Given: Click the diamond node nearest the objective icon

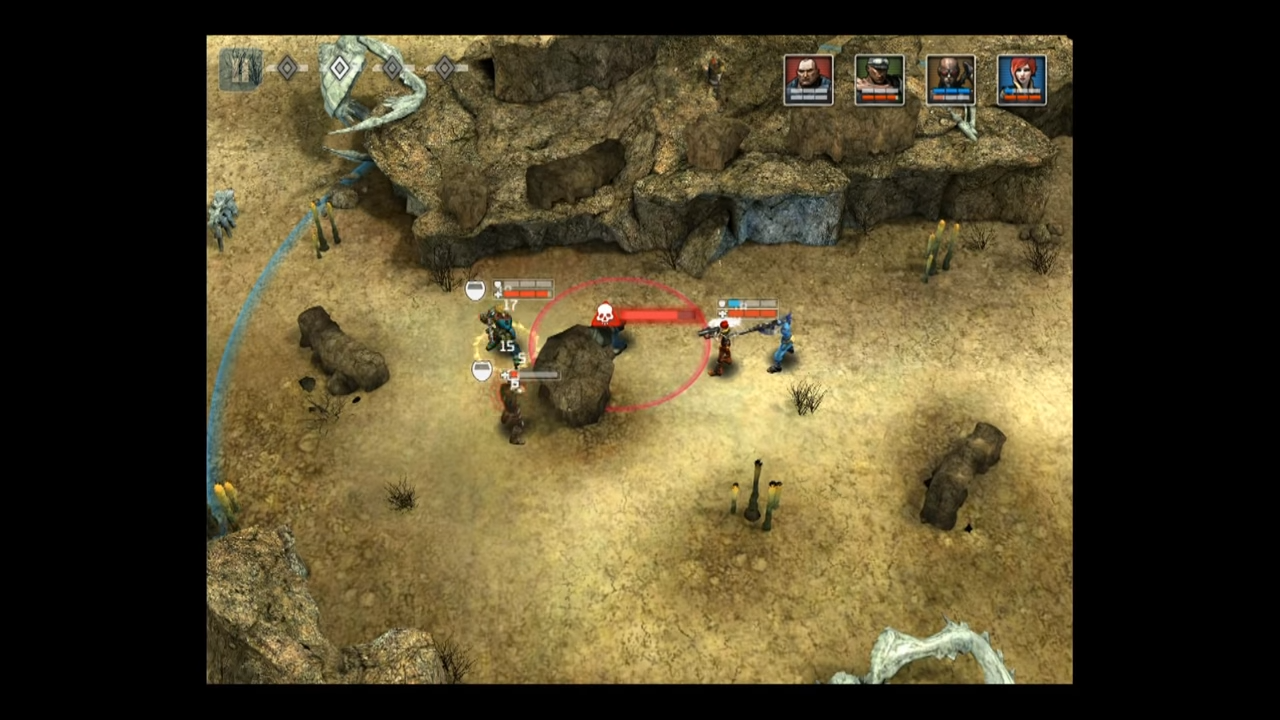Looking at the screenshot, I should point(287,67).
